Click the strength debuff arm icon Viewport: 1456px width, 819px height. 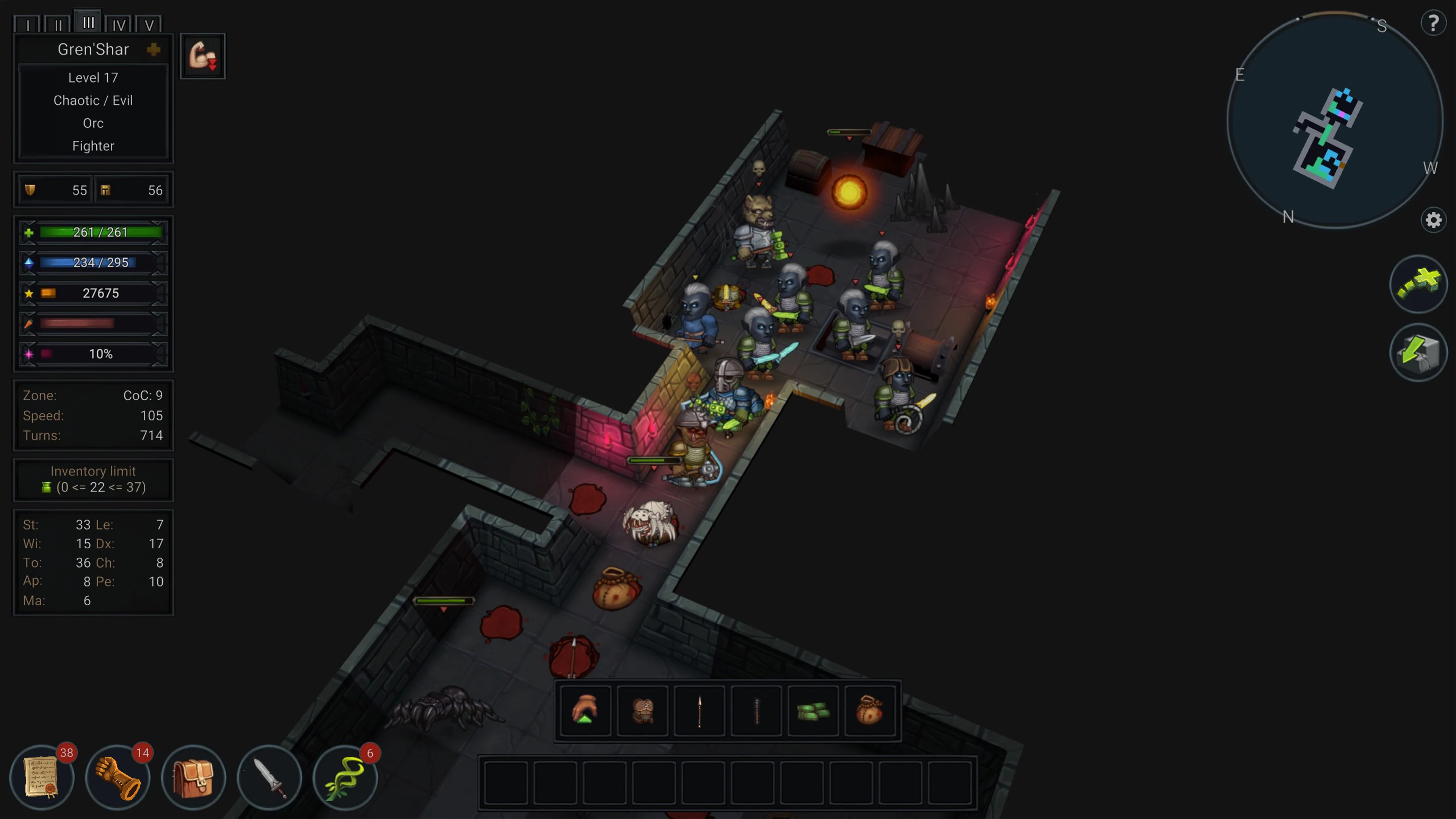click(x=202, y=55)
